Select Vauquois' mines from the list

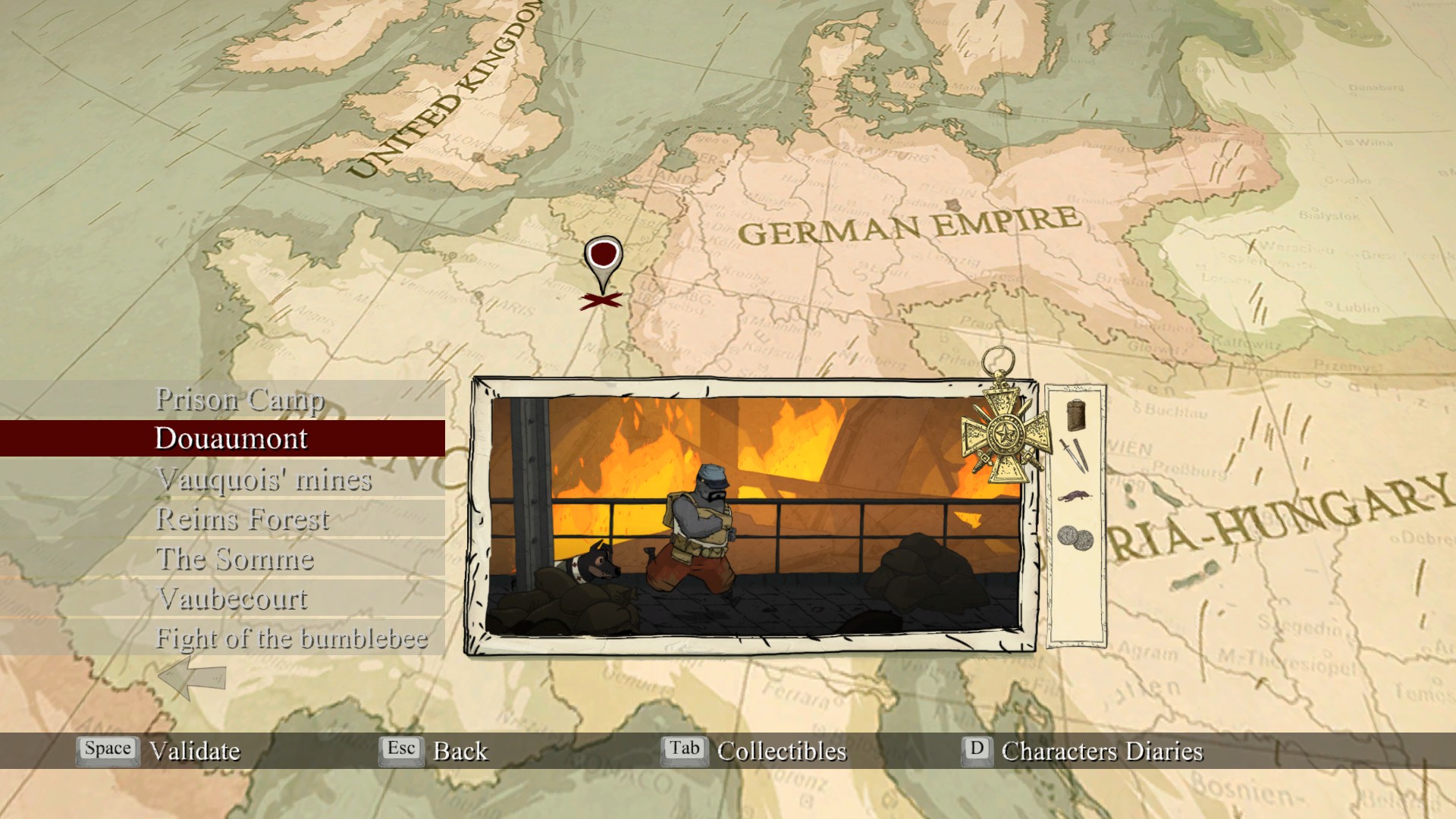[264, 479]
